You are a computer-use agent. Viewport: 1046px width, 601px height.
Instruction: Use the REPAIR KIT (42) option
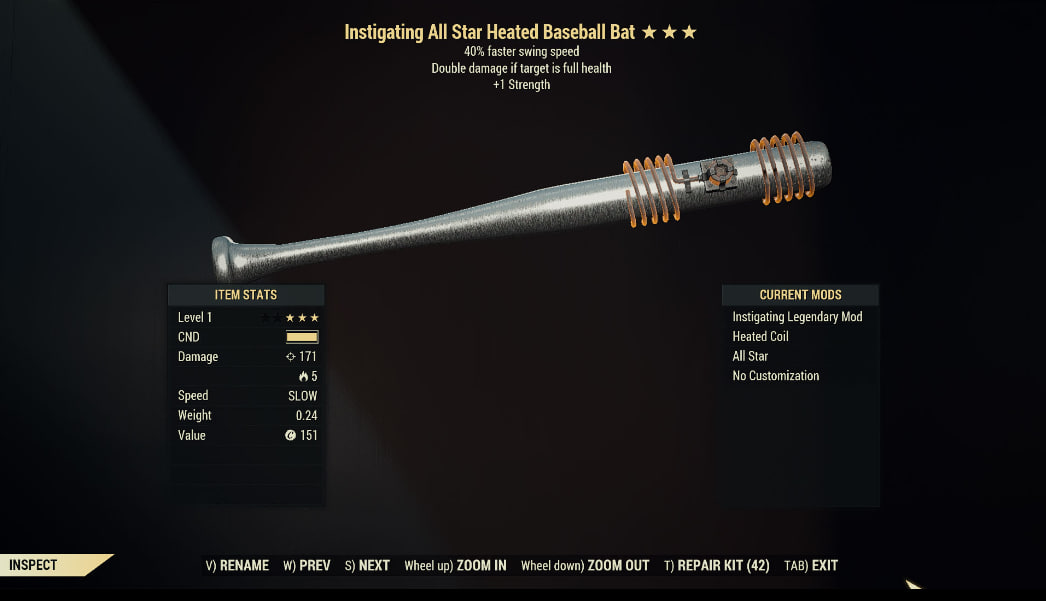[717, 565]
